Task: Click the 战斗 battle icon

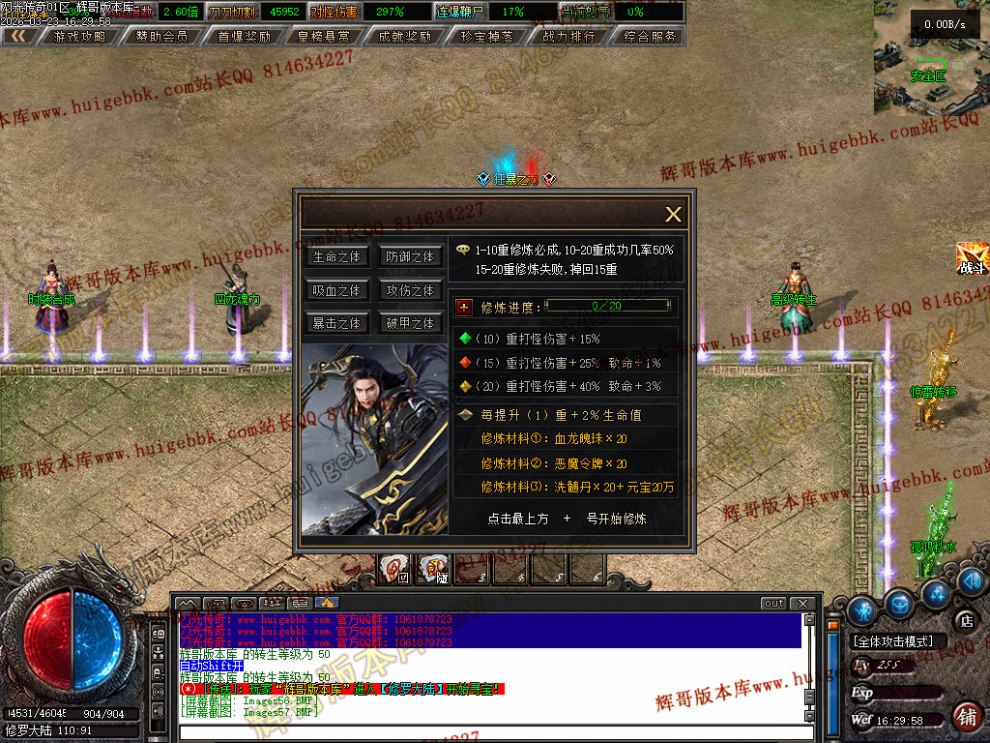Action: (x=971, y=258)
